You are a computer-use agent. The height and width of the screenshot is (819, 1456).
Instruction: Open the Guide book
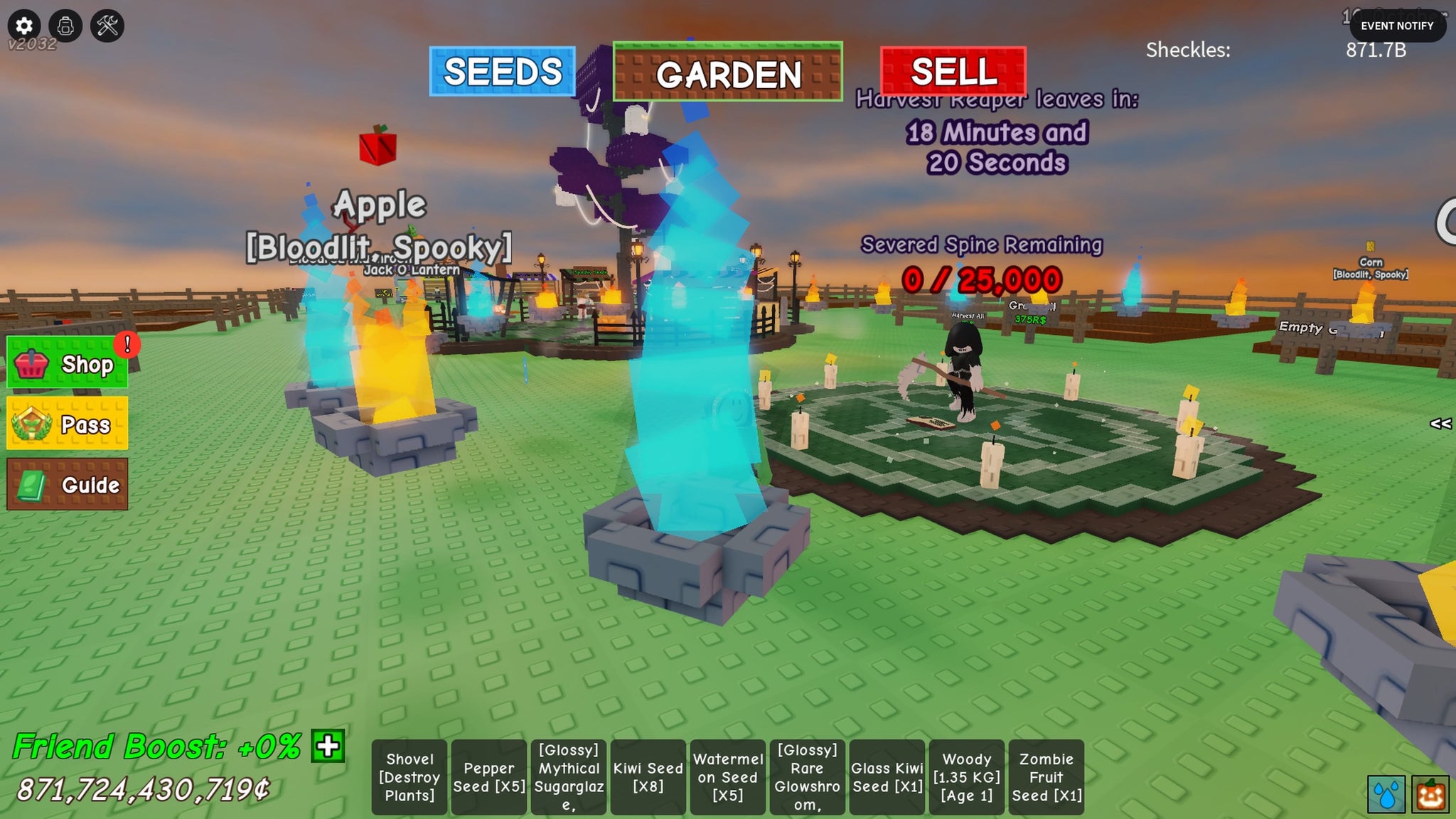click(x=68, y=484)
